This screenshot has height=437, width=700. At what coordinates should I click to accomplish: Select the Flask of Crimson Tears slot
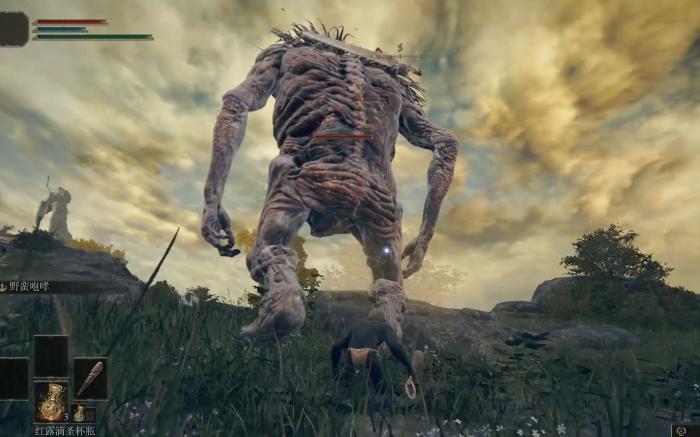51,401
